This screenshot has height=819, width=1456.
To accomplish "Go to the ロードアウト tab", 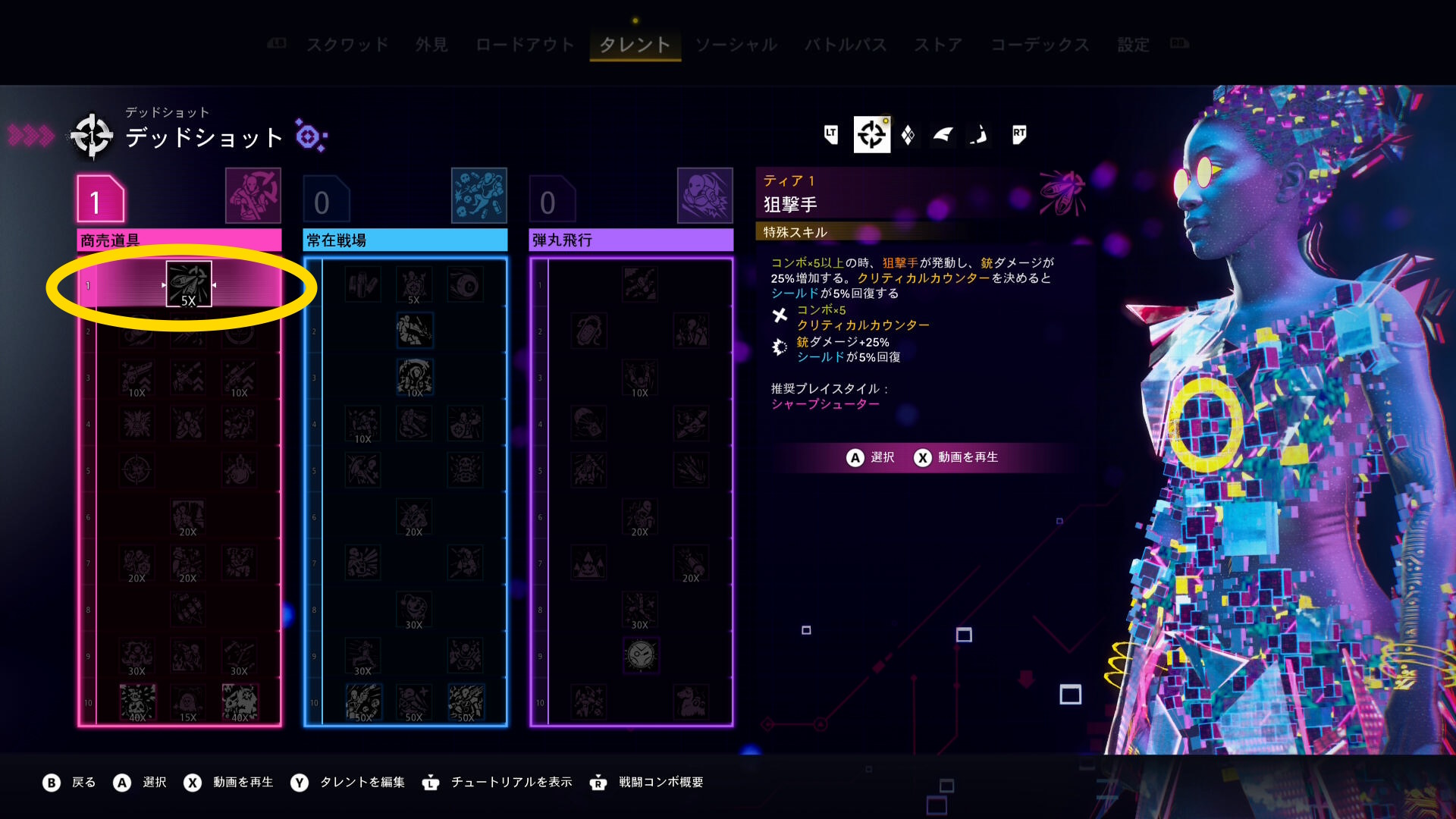I will [525, 45].
